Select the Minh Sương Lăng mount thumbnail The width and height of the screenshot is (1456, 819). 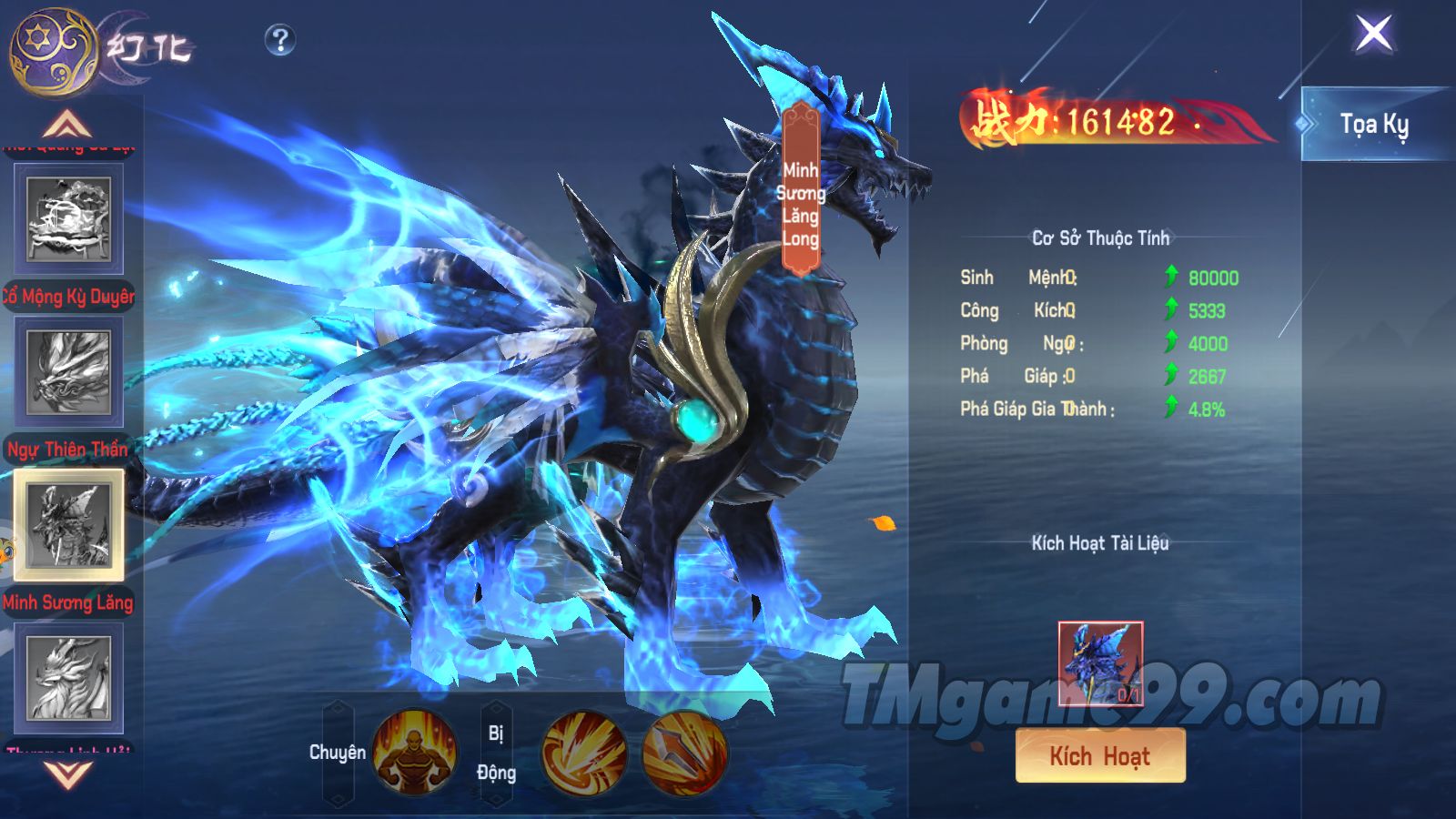(69, 525)
